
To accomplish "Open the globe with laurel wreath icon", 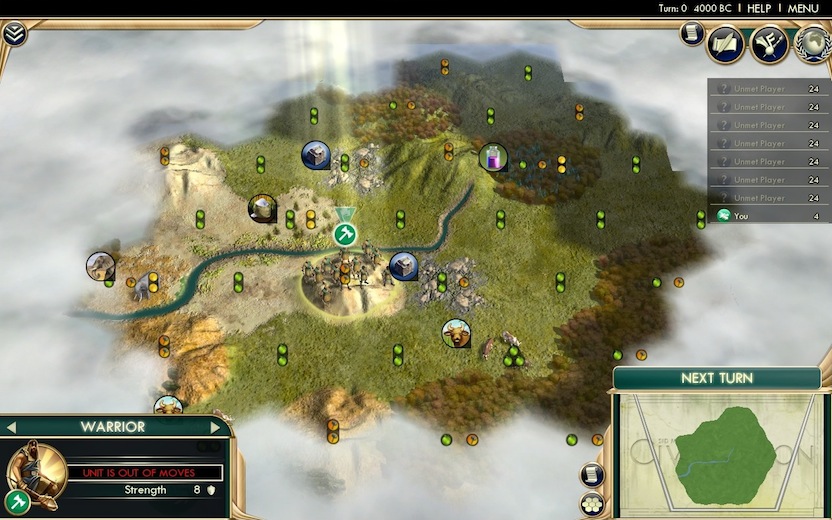I will (812, 44).
